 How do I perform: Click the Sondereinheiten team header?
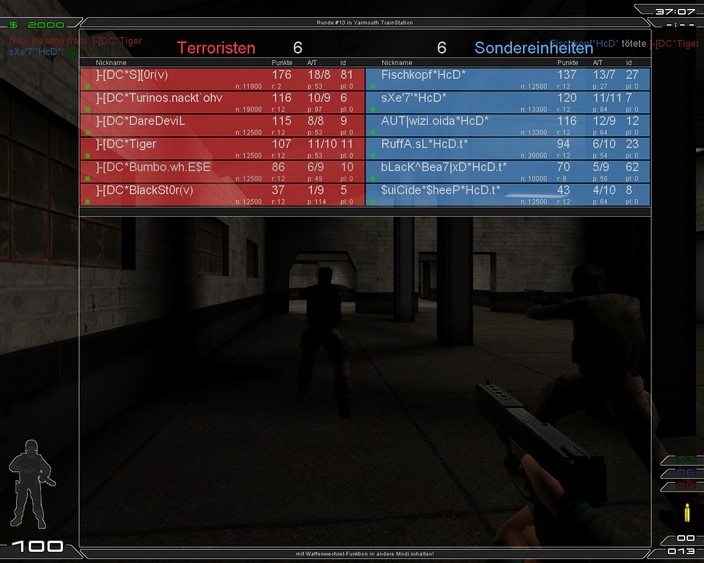click(x=533, y=47)
